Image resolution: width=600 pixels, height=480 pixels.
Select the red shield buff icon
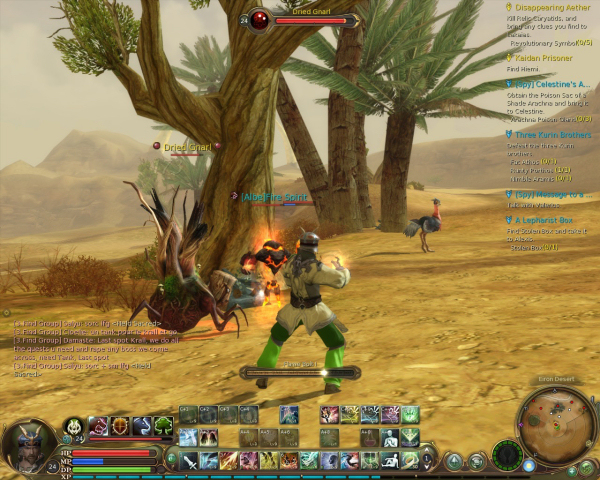pyautogui.click(x=120, y=426)
